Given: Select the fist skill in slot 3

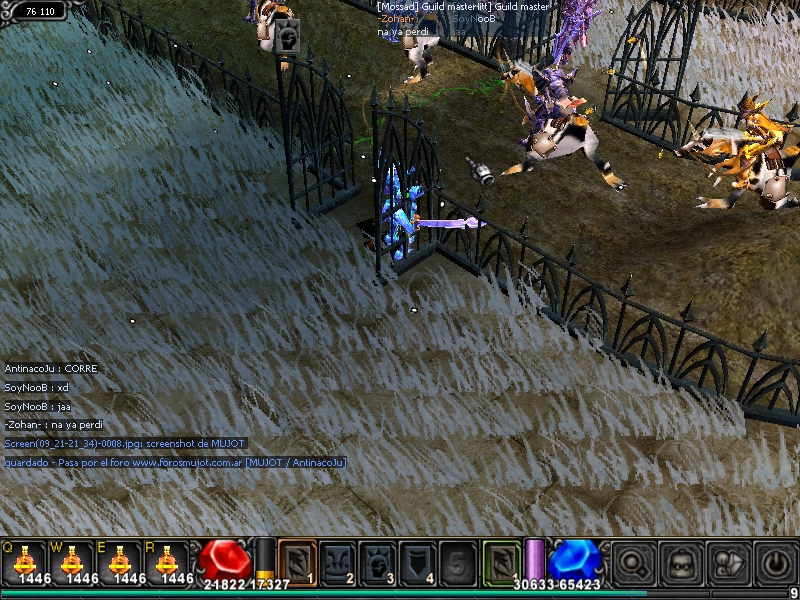Looking at the screenshot, I should pyautogui.click(x=378, y=561).
